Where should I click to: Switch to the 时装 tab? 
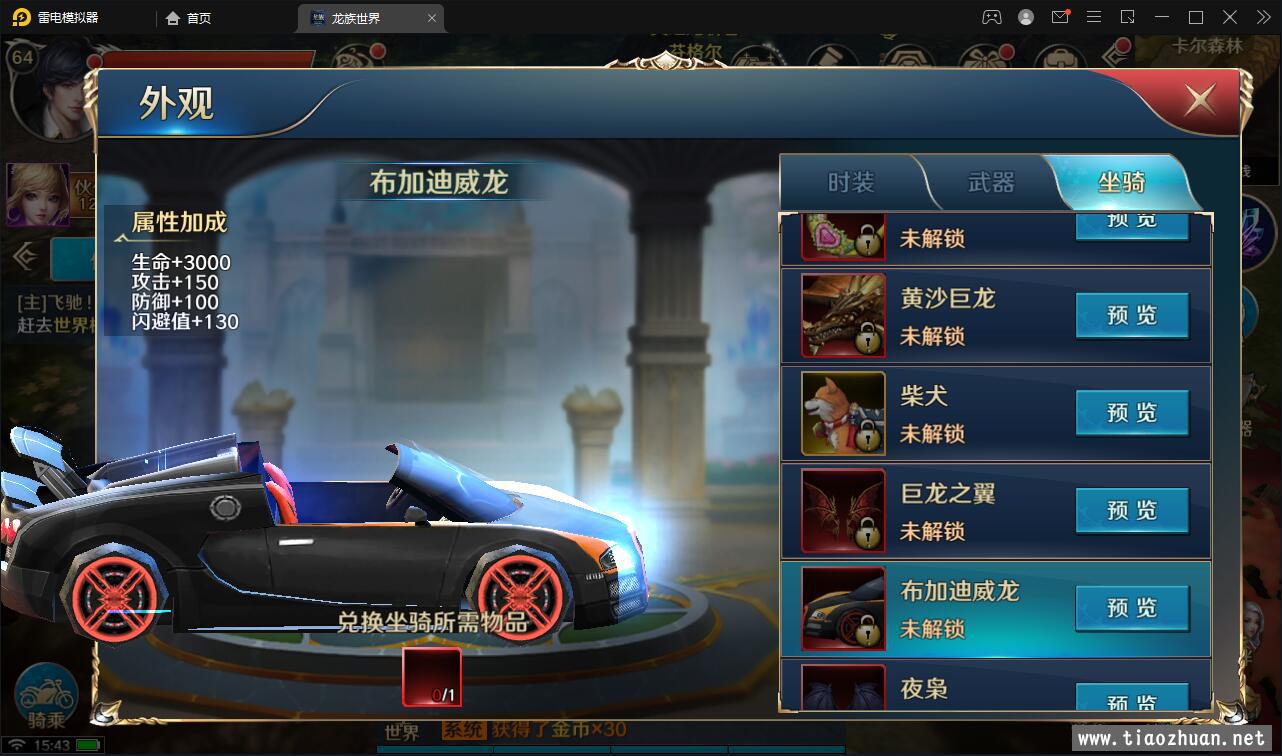pyautogui.click(x=851, y=182)
